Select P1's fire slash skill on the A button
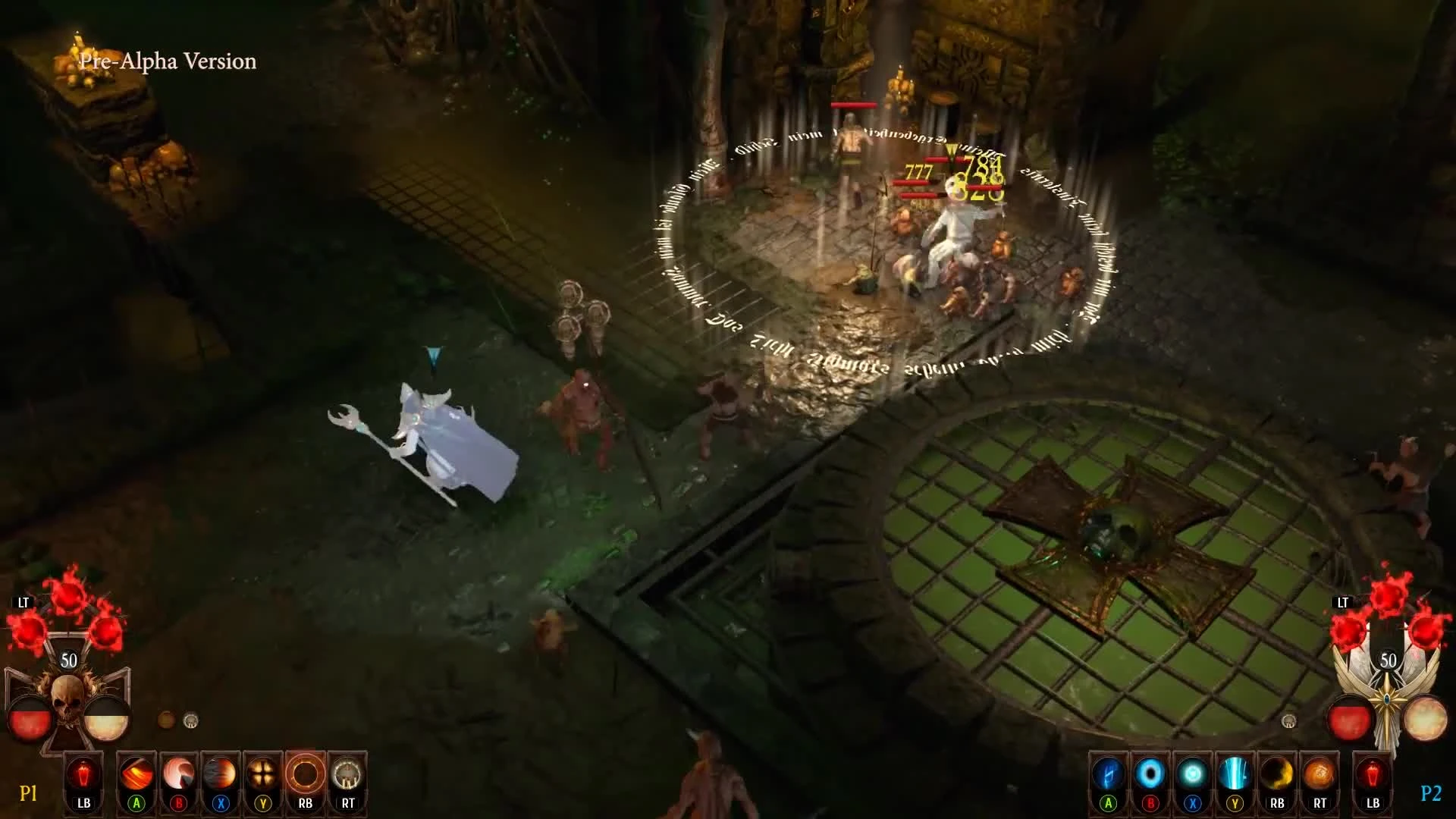Screen dimensions: 1456x819 click(135, 772)
